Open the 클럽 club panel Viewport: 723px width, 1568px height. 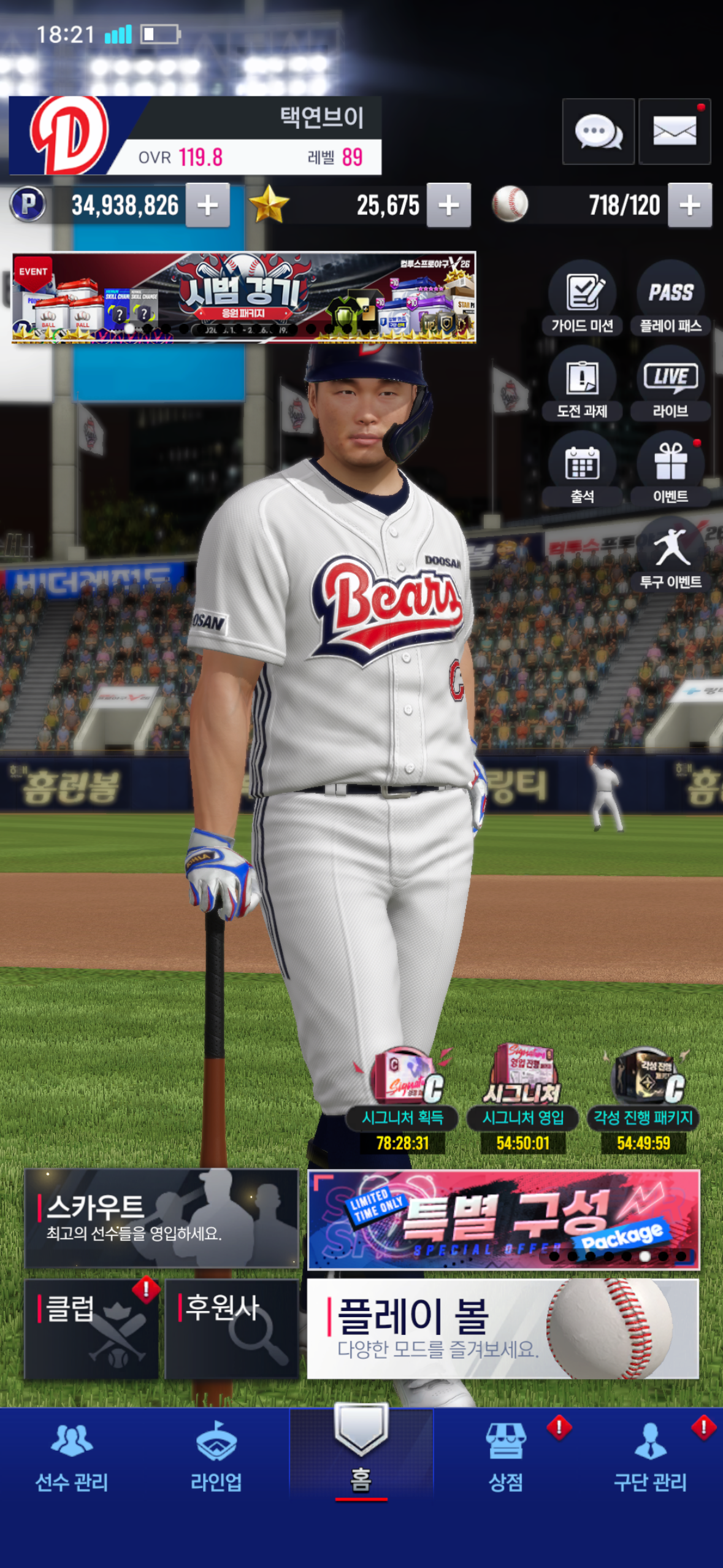click(x=91, y=1329)
